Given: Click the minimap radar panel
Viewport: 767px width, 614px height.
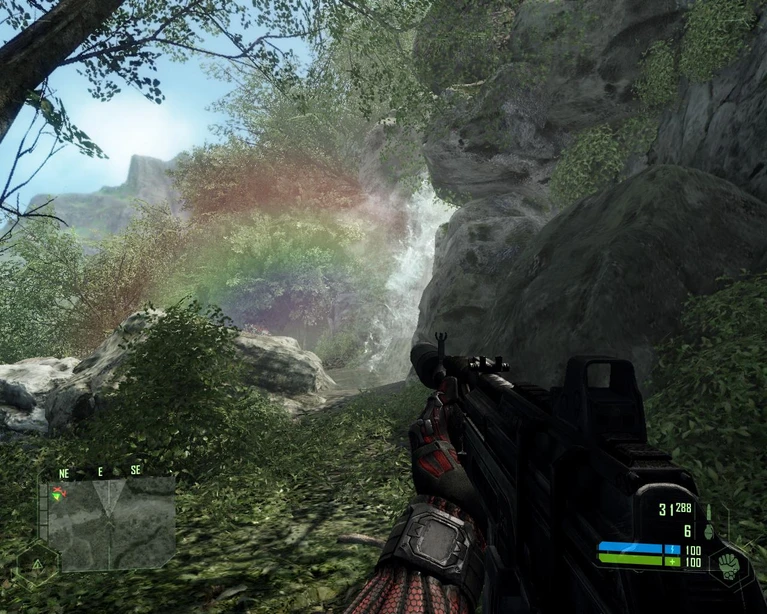Looking at the screenshot, I should point(110,522).
